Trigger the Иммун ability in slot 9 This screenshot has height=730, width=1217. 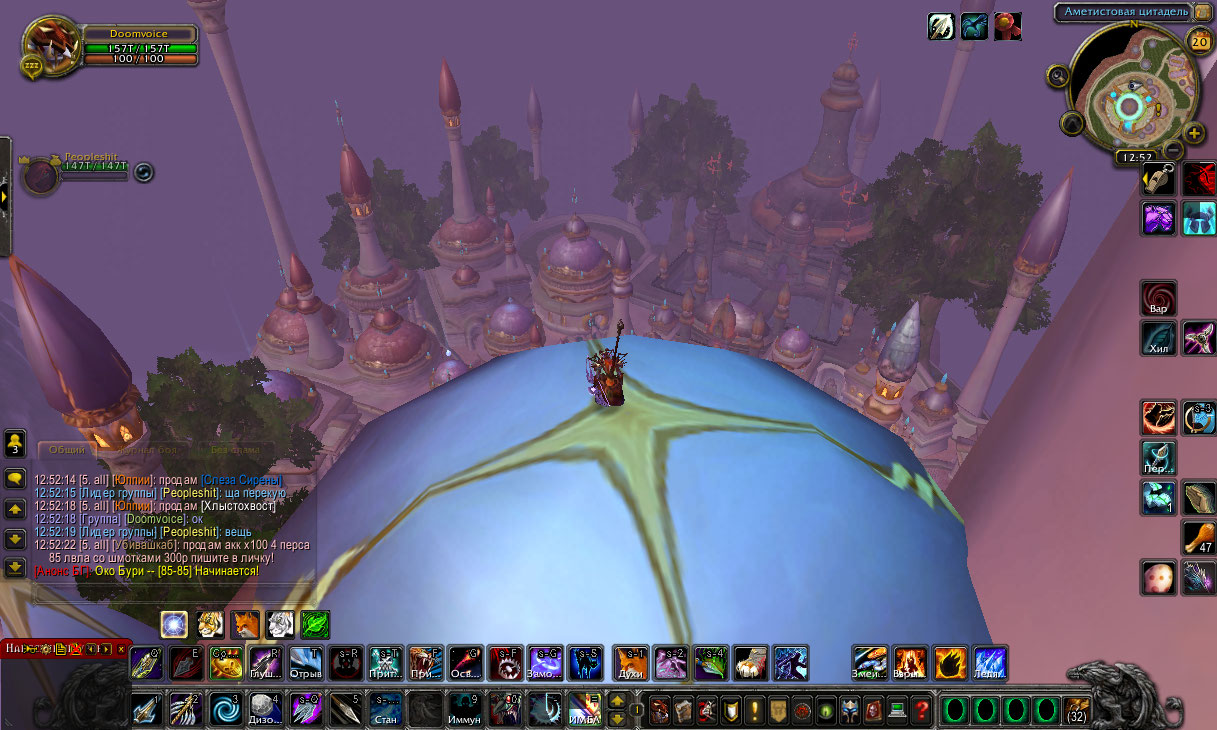(x=465, y=709)
